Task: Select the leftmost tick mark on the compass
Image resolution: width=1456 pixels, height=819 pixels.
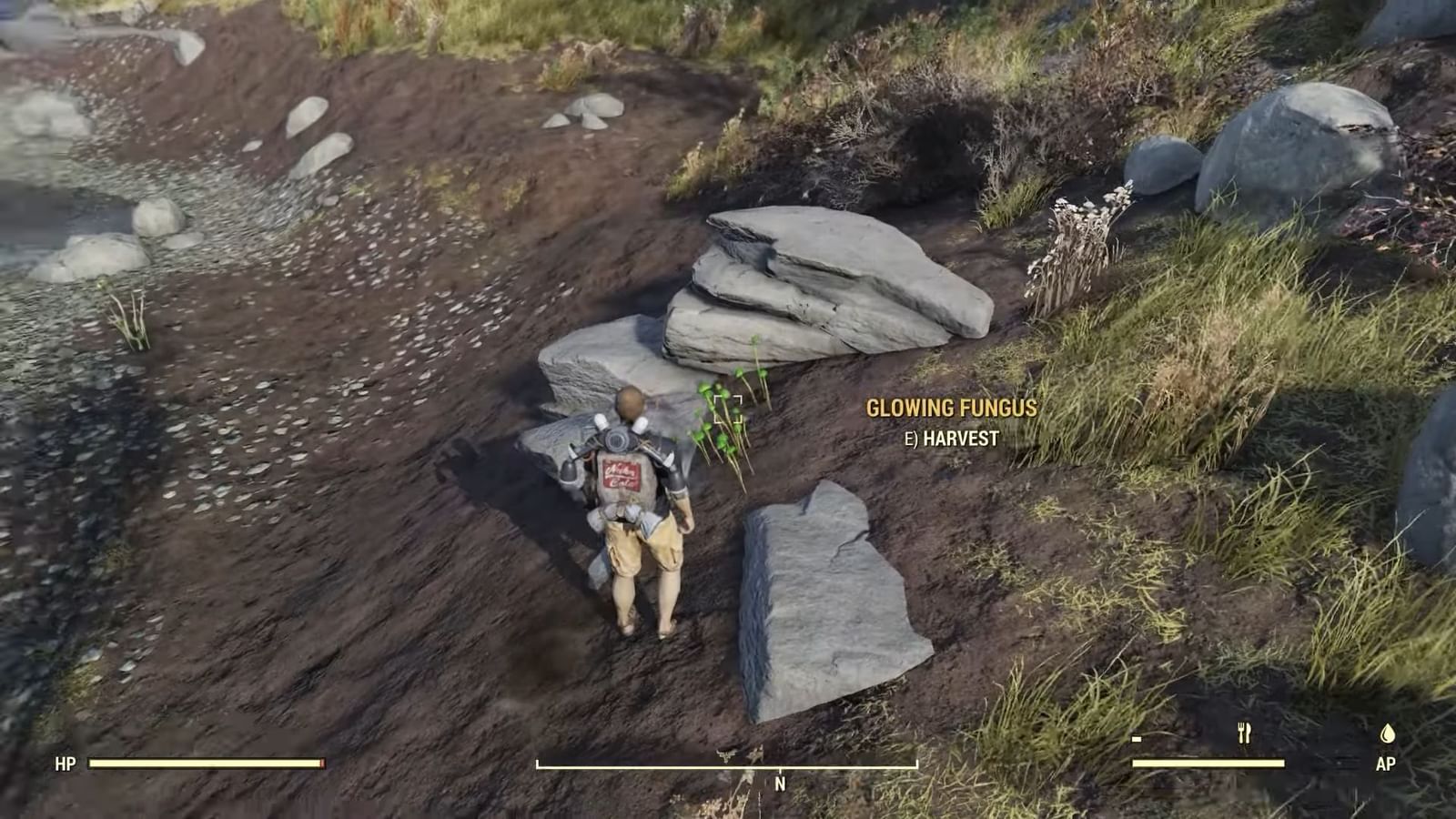Action: pos(539,764)
